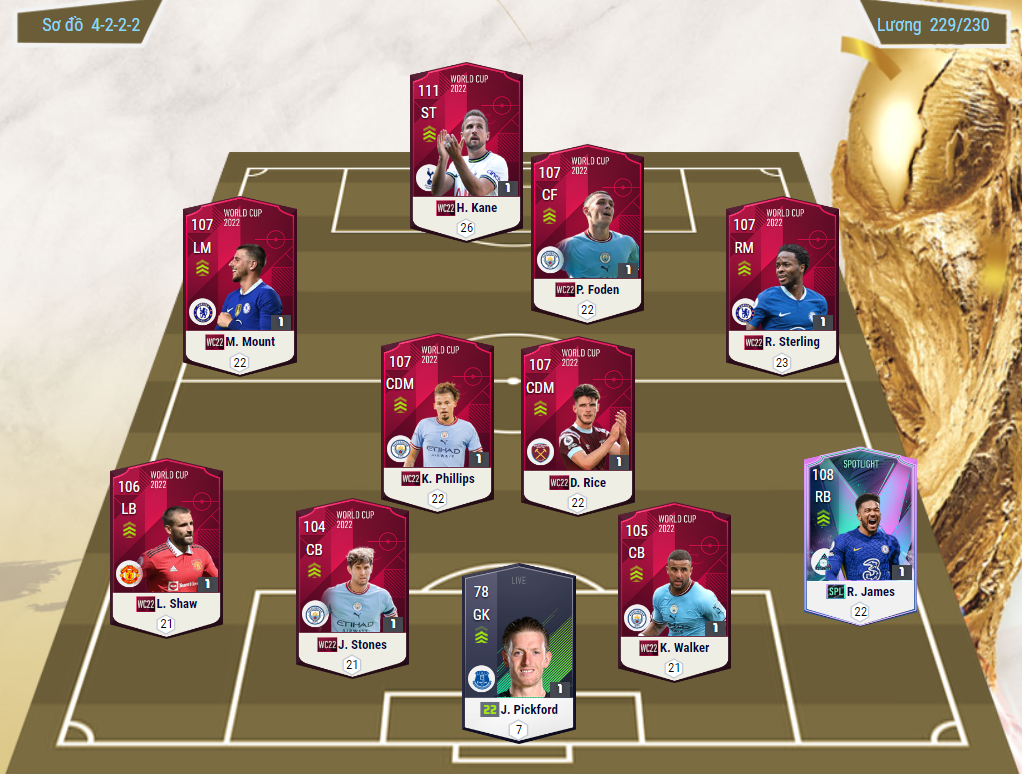
Task: Open the Sơ đồ 4-2-2-2 formation selector
Action: click(x=89, y=26)
